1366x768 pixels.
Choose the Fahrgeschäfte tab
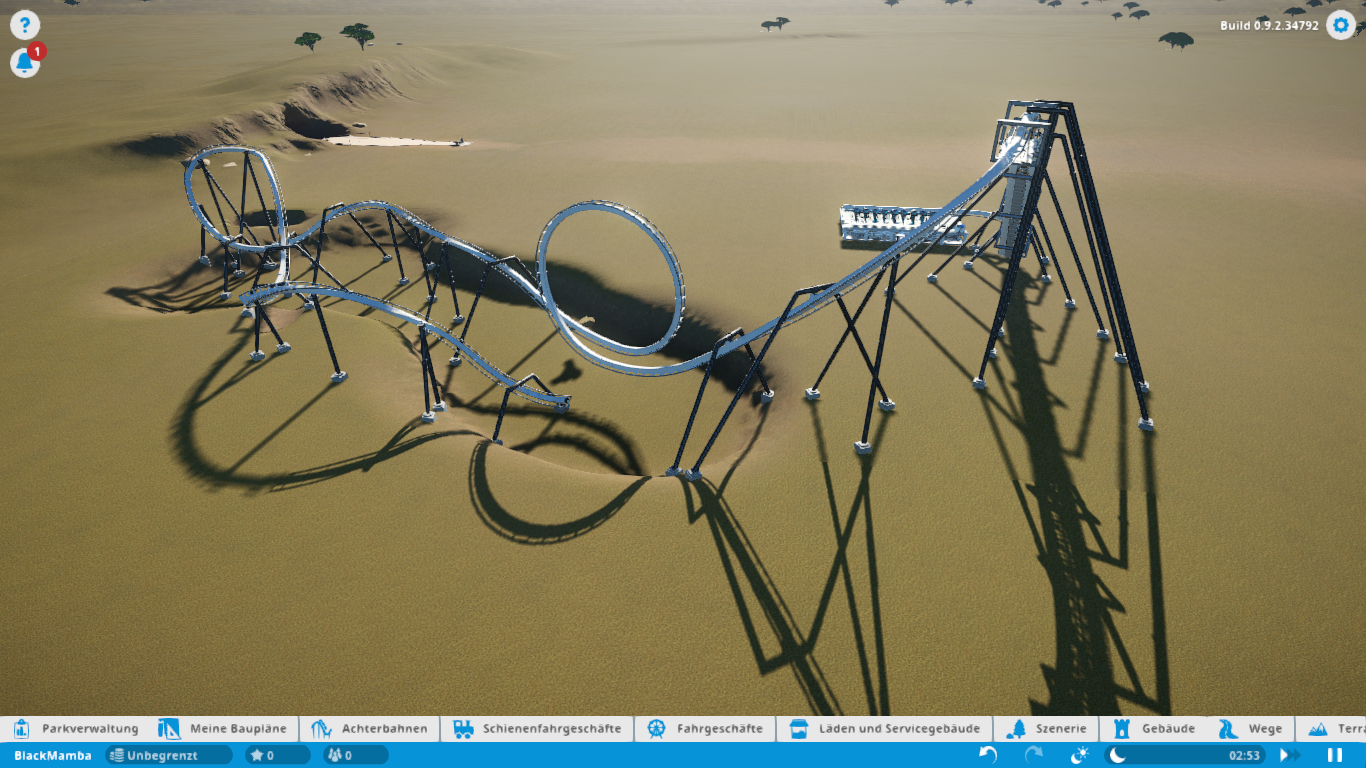pos(705,729)
